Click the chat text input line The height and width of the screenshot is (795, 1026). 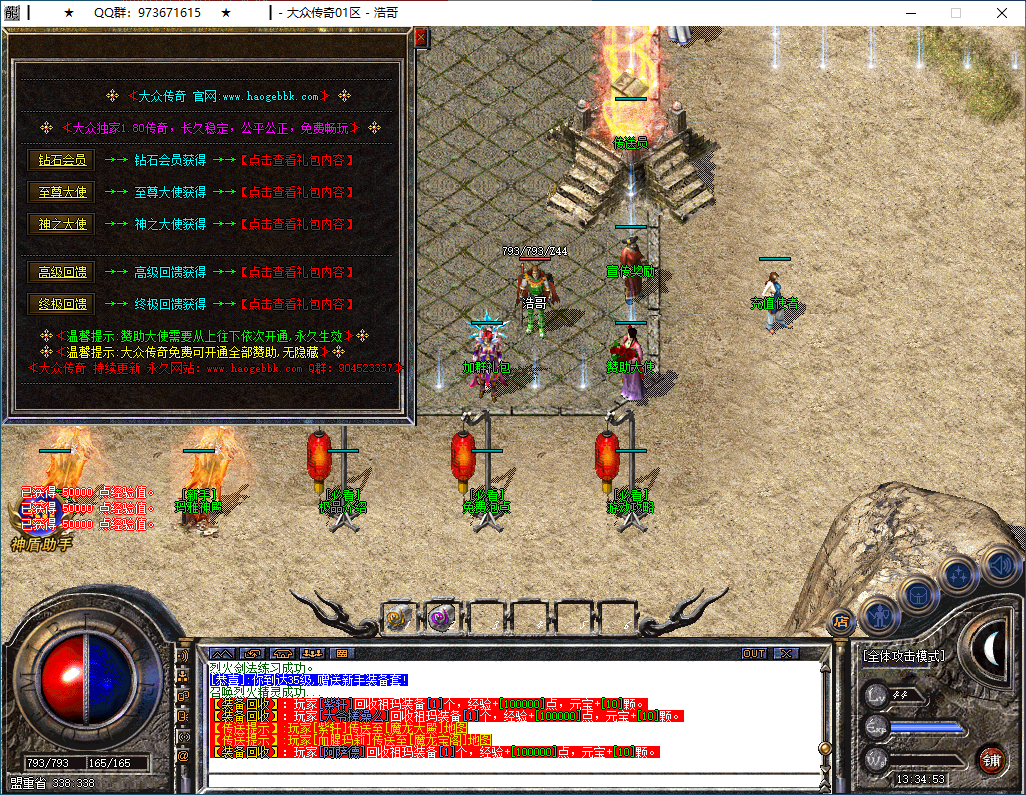coord(510,780)
